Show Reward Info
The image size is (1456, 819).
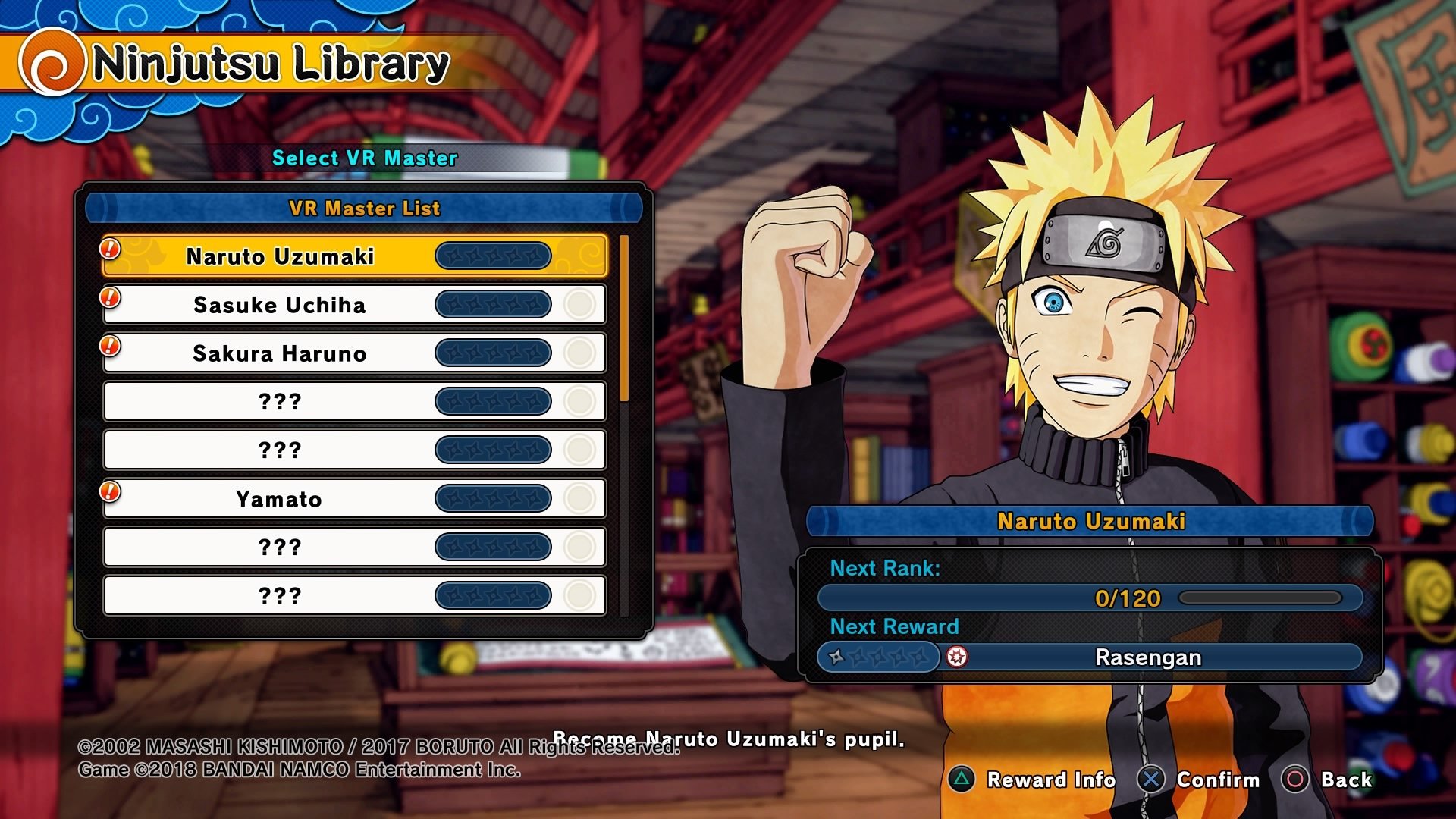(1032, 780)
